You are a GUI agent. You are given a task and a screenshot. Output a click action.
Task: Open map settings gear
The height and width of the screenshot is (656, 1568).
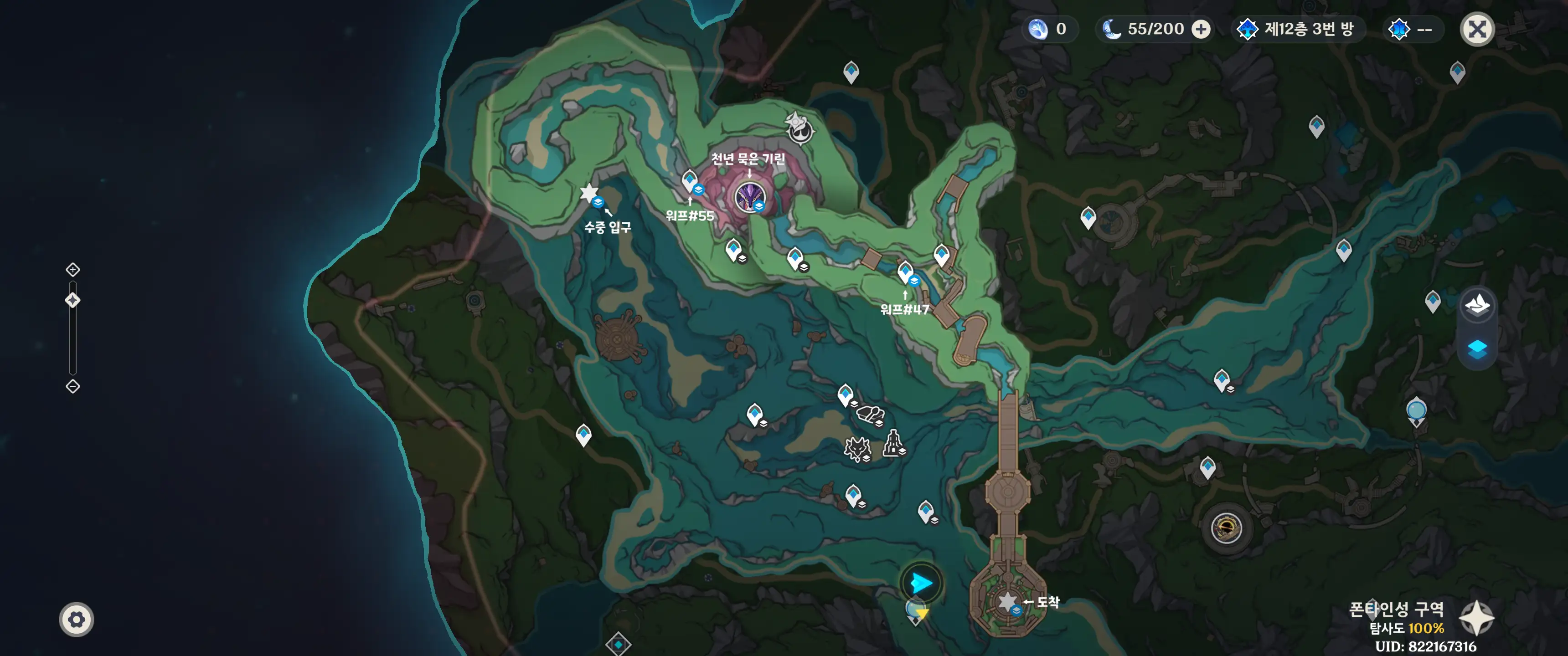click(76, 620)
